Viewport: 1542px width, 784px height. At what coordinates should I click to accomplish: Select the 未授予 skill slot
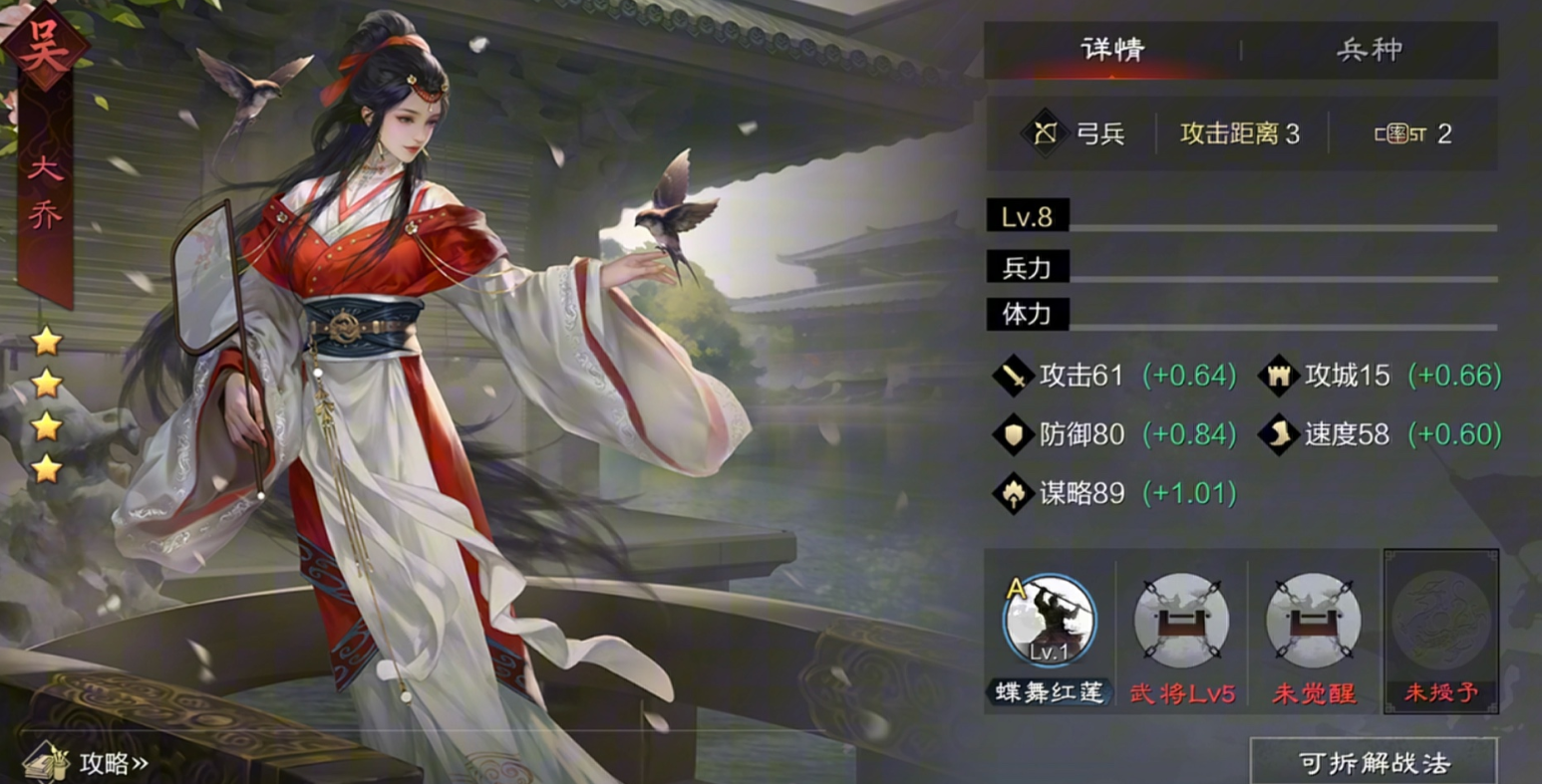click(1440, 622)
